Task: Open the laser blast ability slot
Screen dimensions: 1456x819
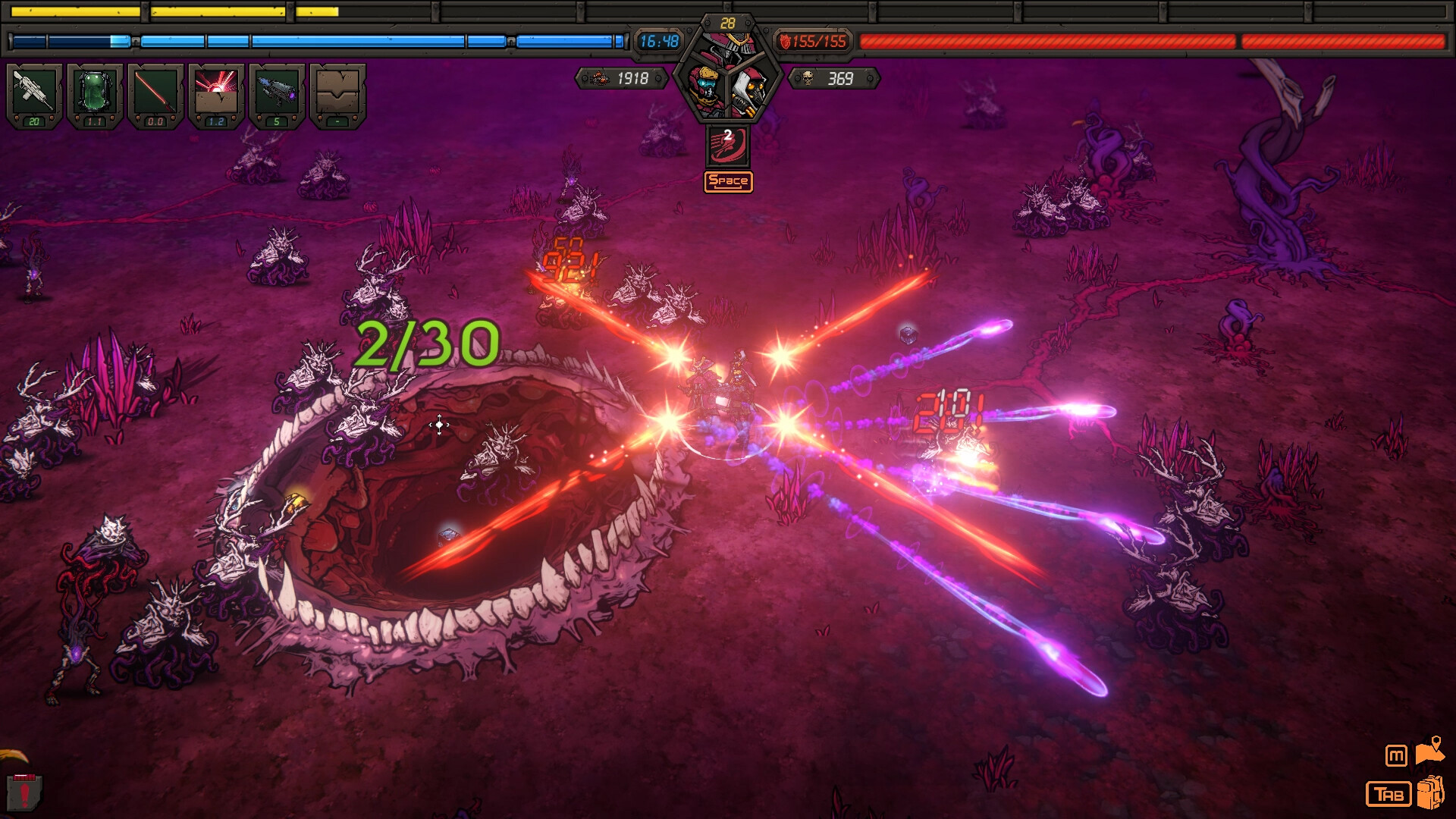Action: (x=215, y=93)
